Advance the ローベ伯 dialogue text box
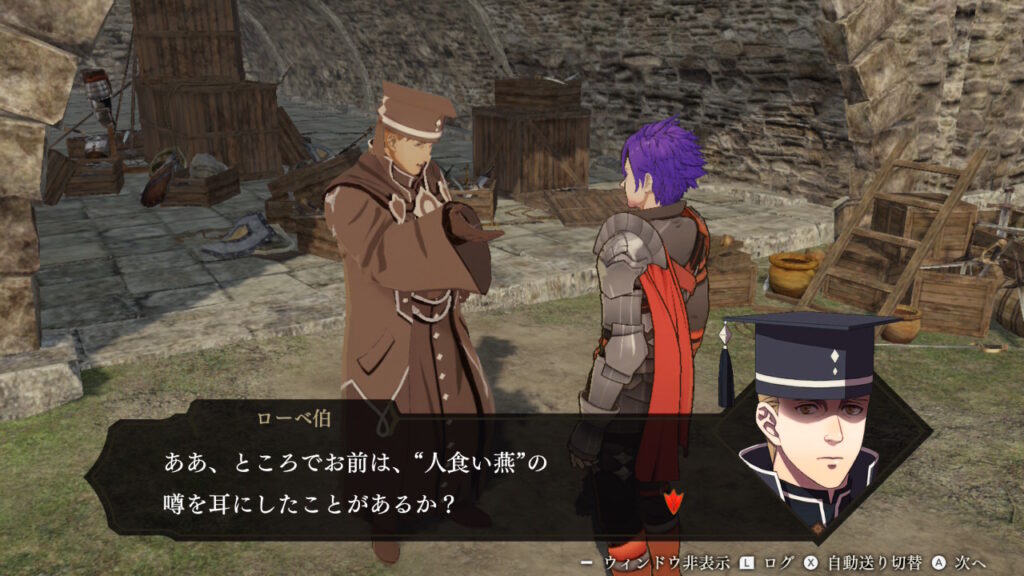Image resolution: width=1024 pixels, height=576 pixels. coord(400,481)
